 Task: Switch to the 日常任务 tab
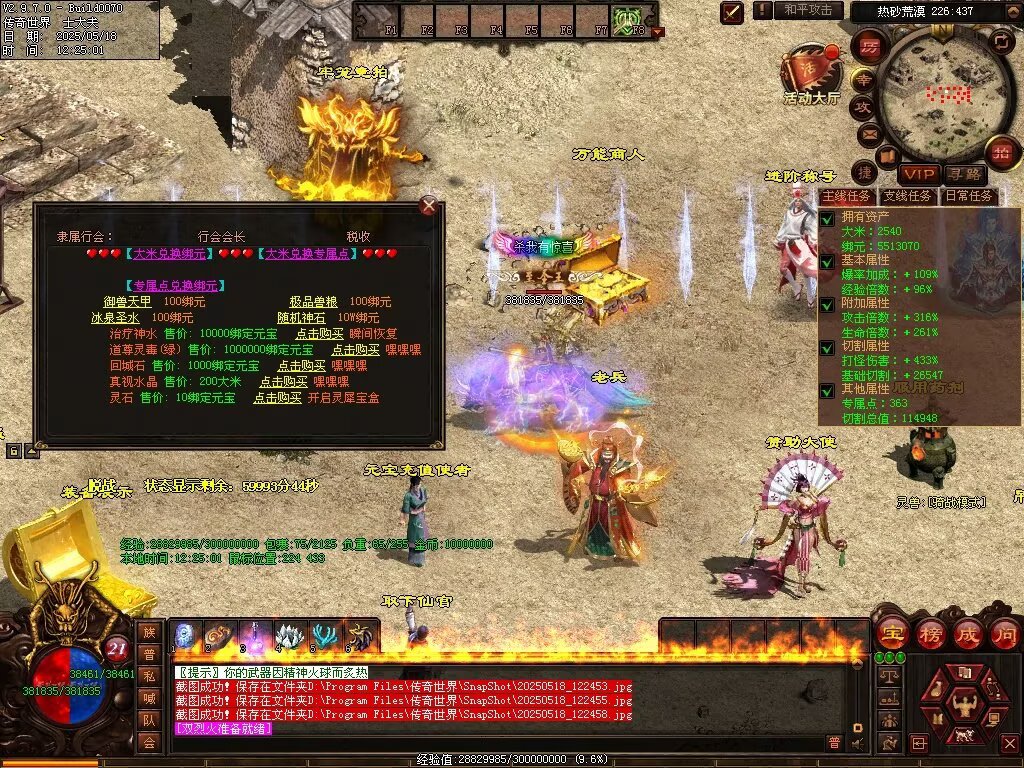969,196
